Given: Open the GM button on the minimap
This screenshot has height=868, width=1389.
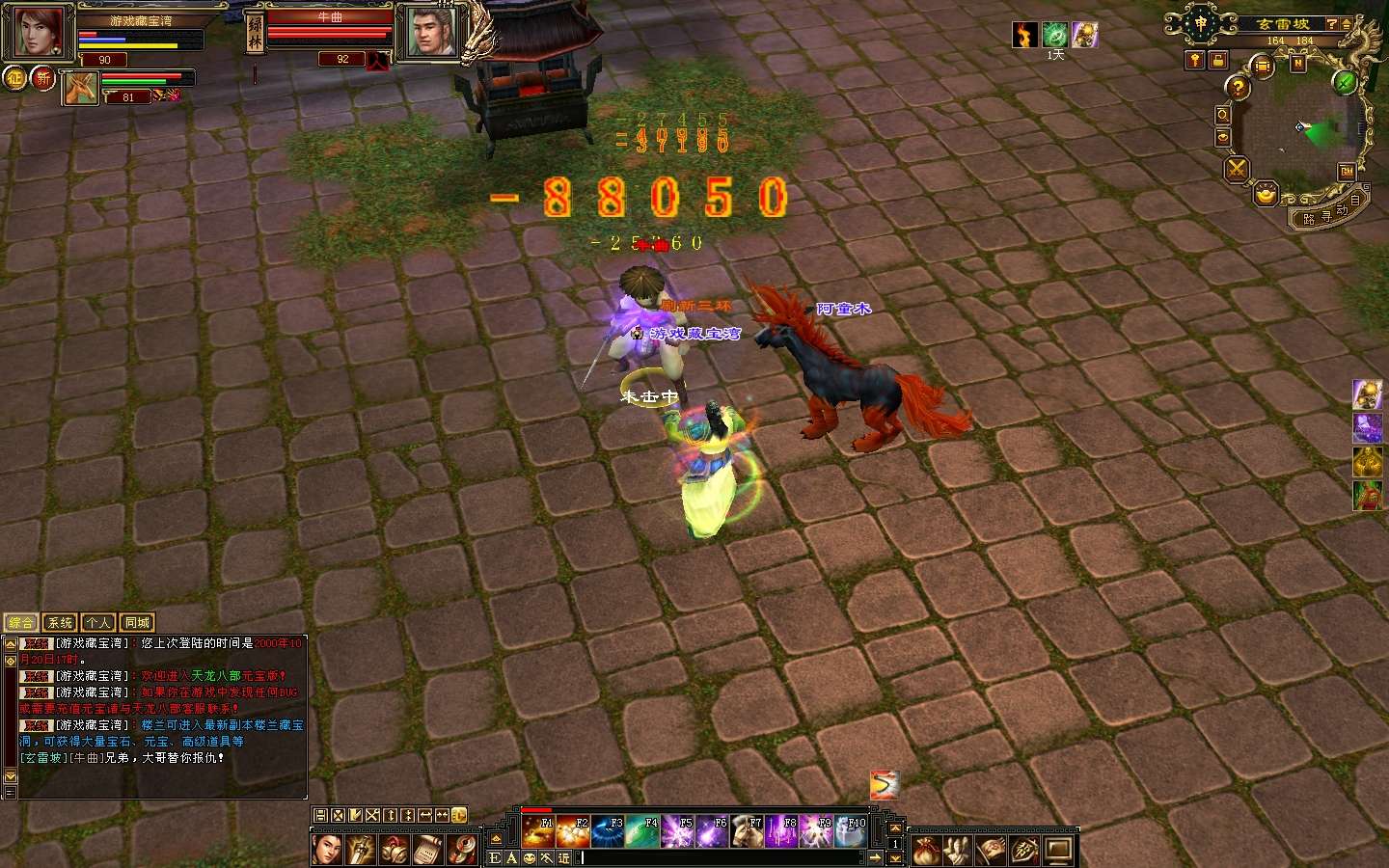Looking at the screenshot, I should (1347, 172).
